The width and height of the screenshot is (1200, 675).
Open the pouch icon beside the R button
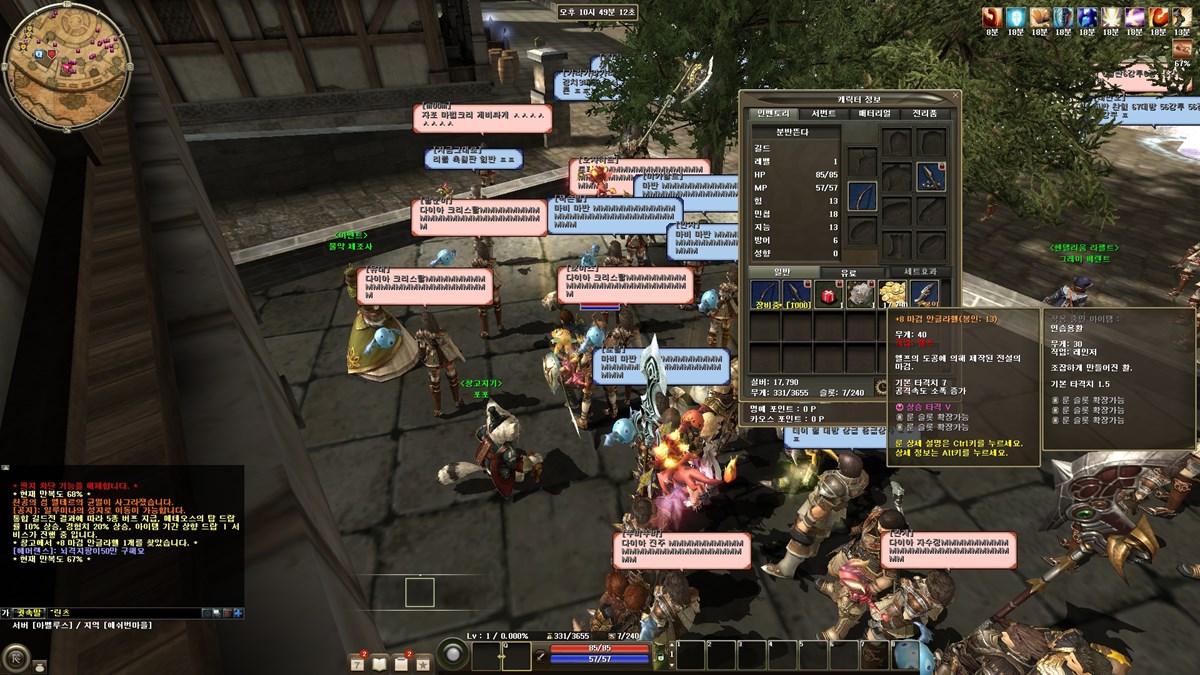tap(40, 665)
